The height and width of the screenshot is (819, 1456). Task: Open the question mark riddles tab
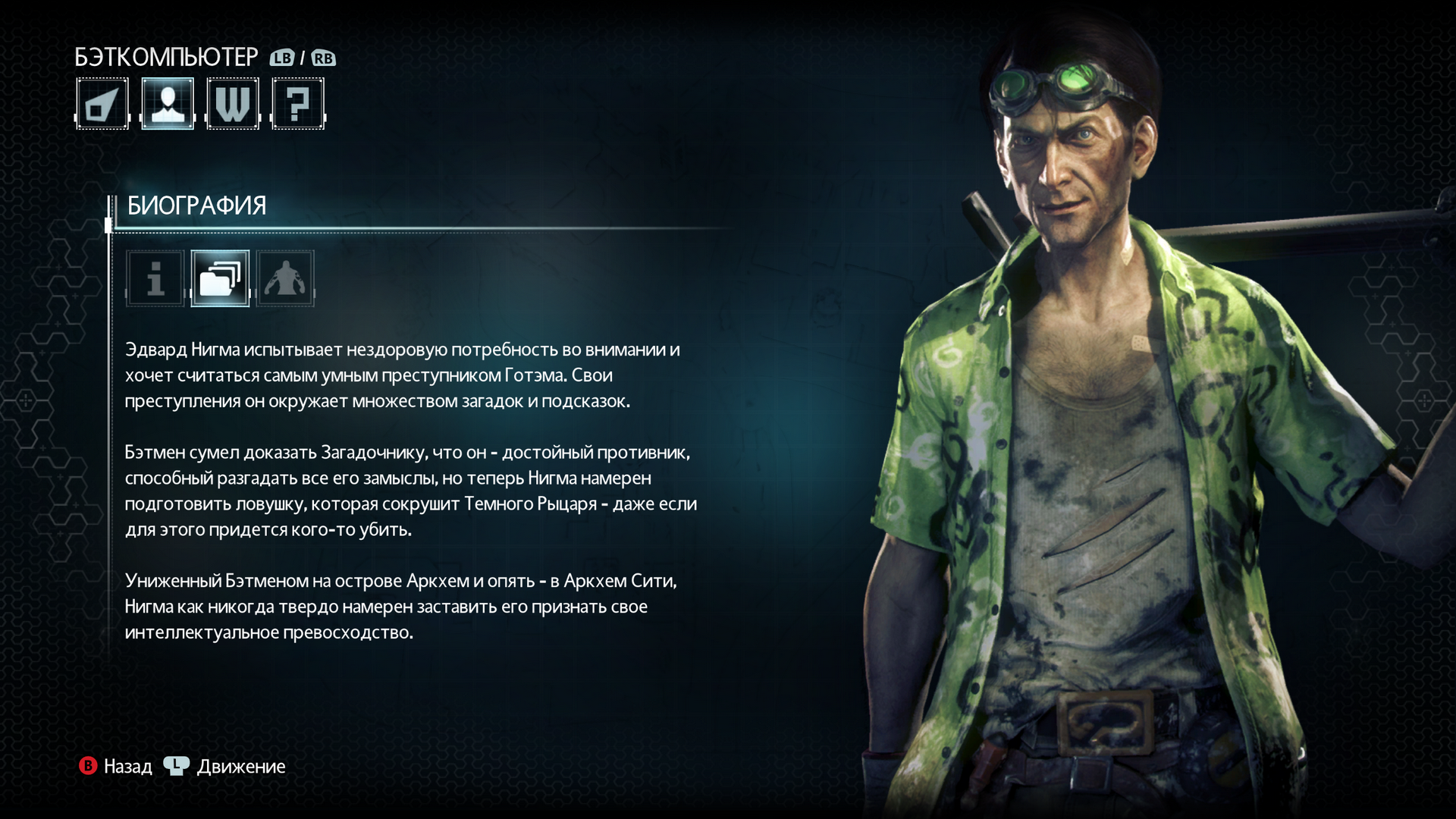(x=298, y=104)
